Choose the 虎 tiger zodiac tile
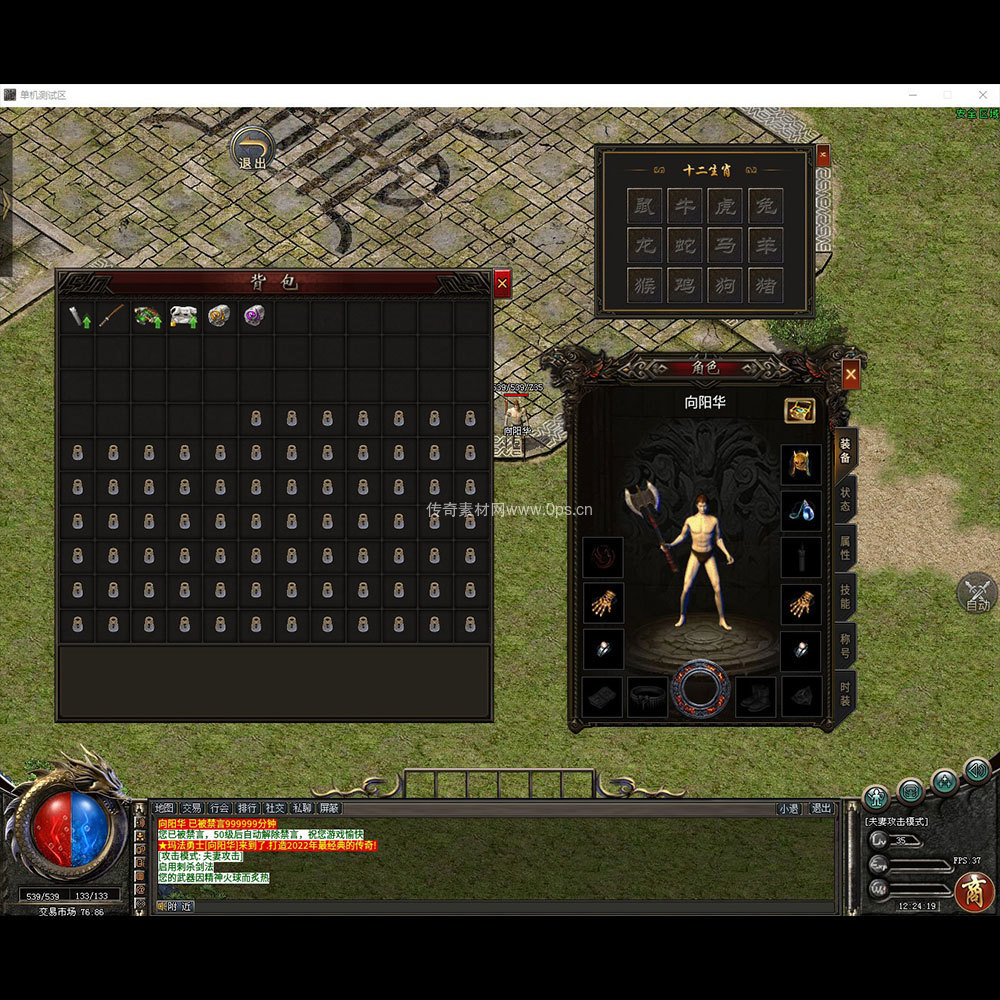Image resolution: width=1000 pixels, height=1000 pixels. click(725, 205)
